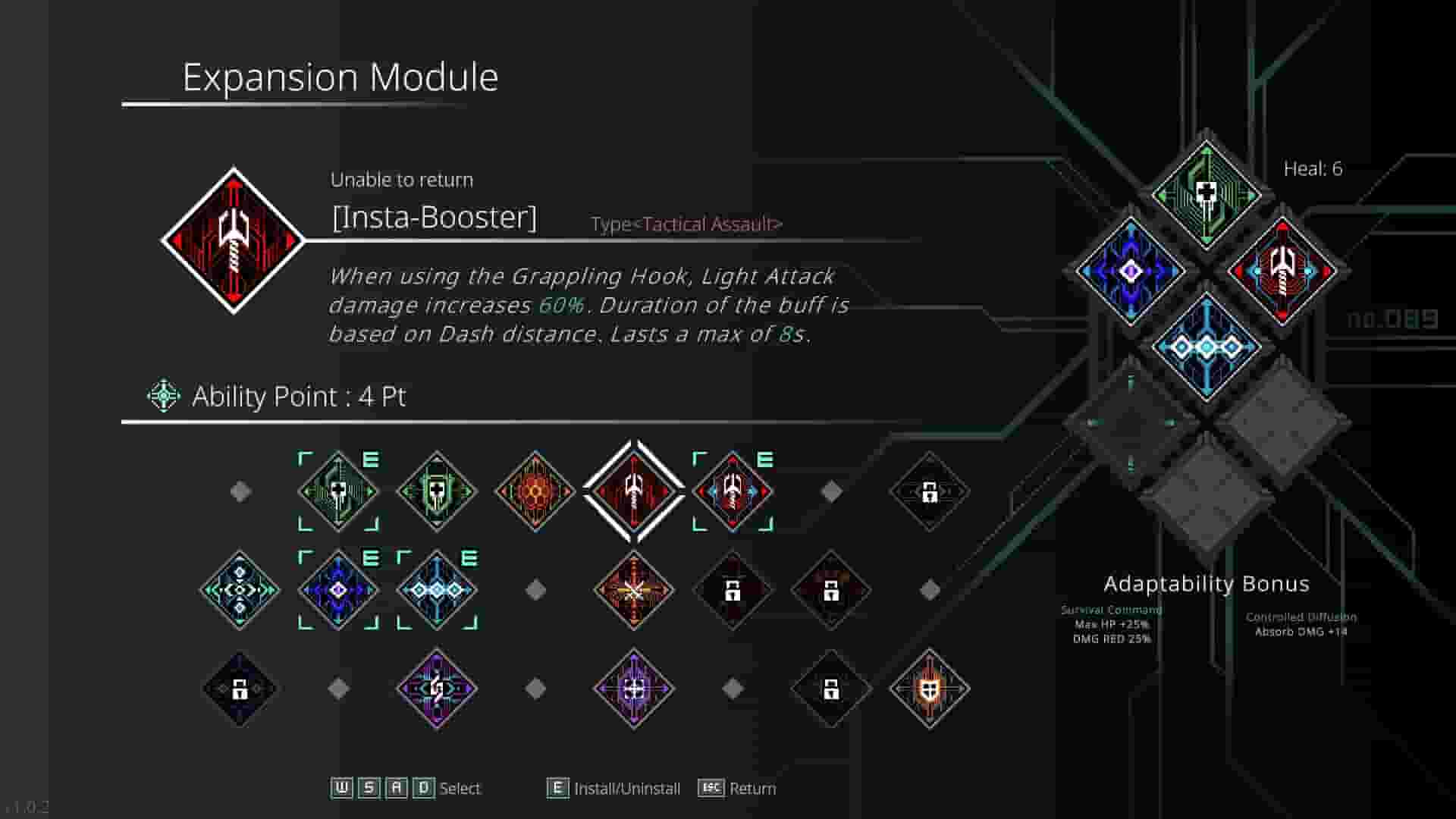Select the blue chip in the right cluster
1456x819 pixels.
[1128, 271]
